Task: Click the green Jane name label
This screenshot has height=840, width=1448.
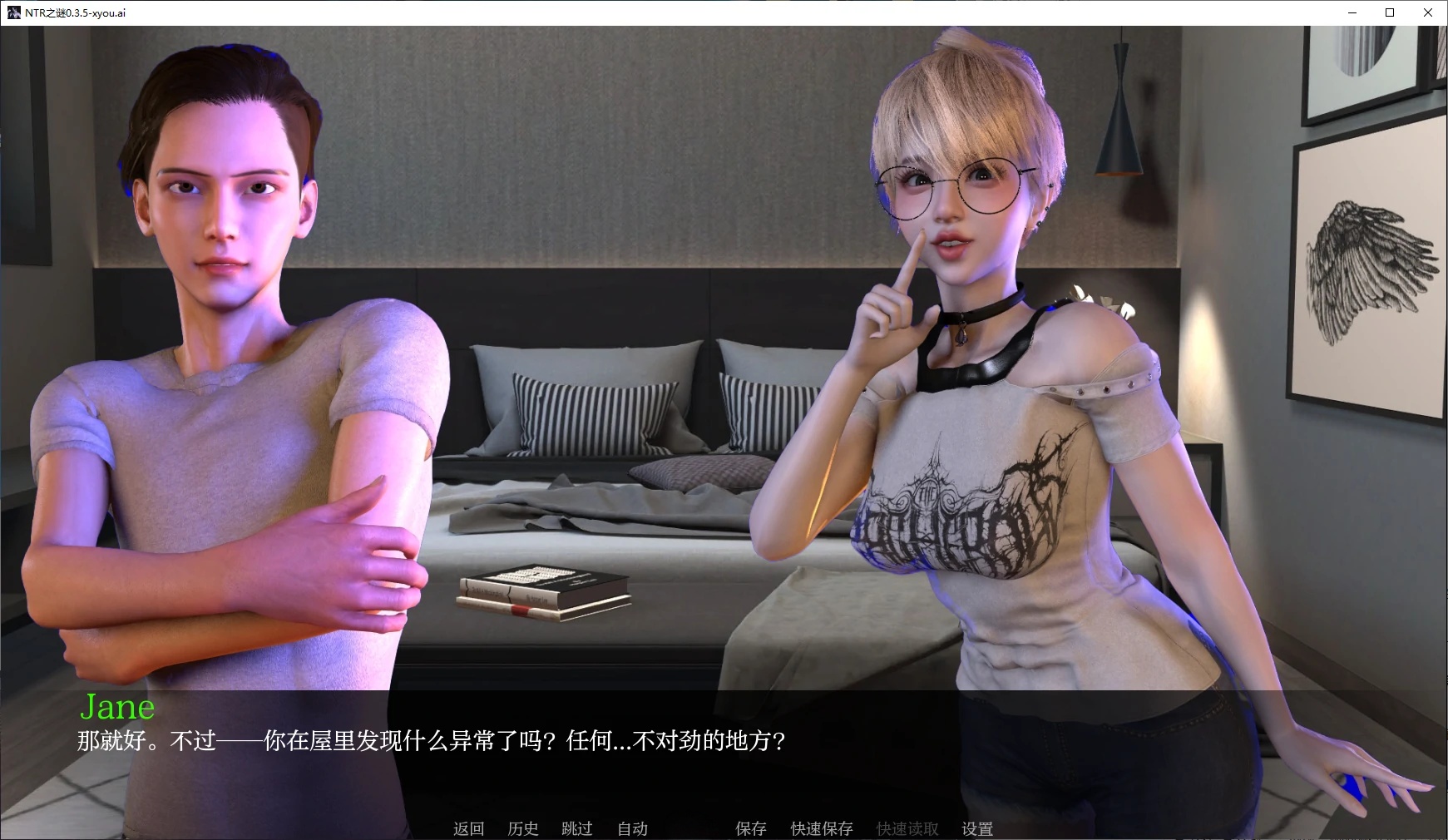Action: point(117,707)
